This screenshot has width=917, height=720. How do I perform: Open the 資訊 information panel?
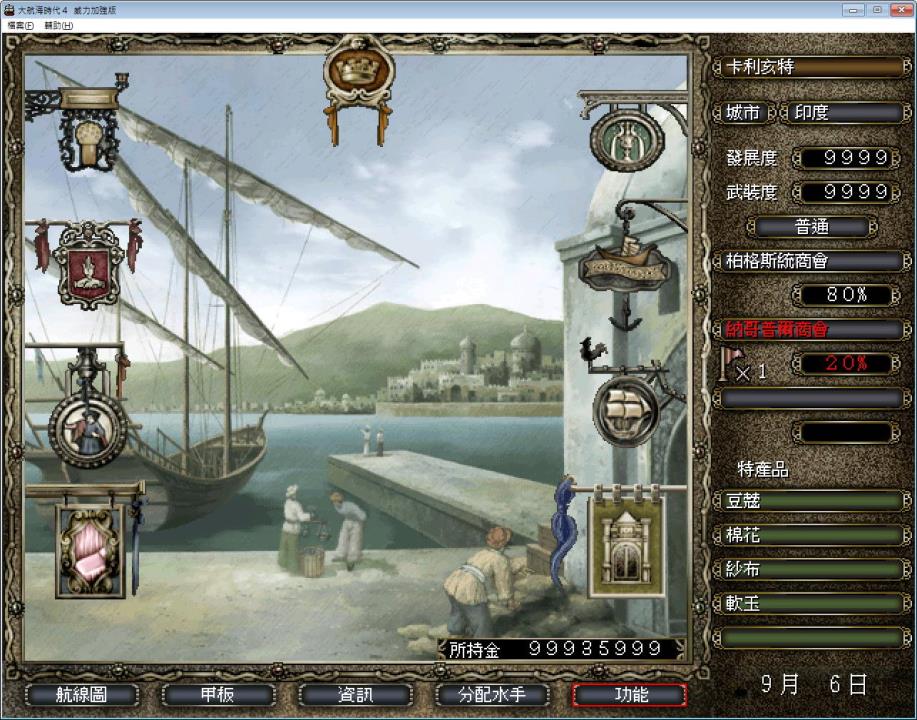coord(355,695)
